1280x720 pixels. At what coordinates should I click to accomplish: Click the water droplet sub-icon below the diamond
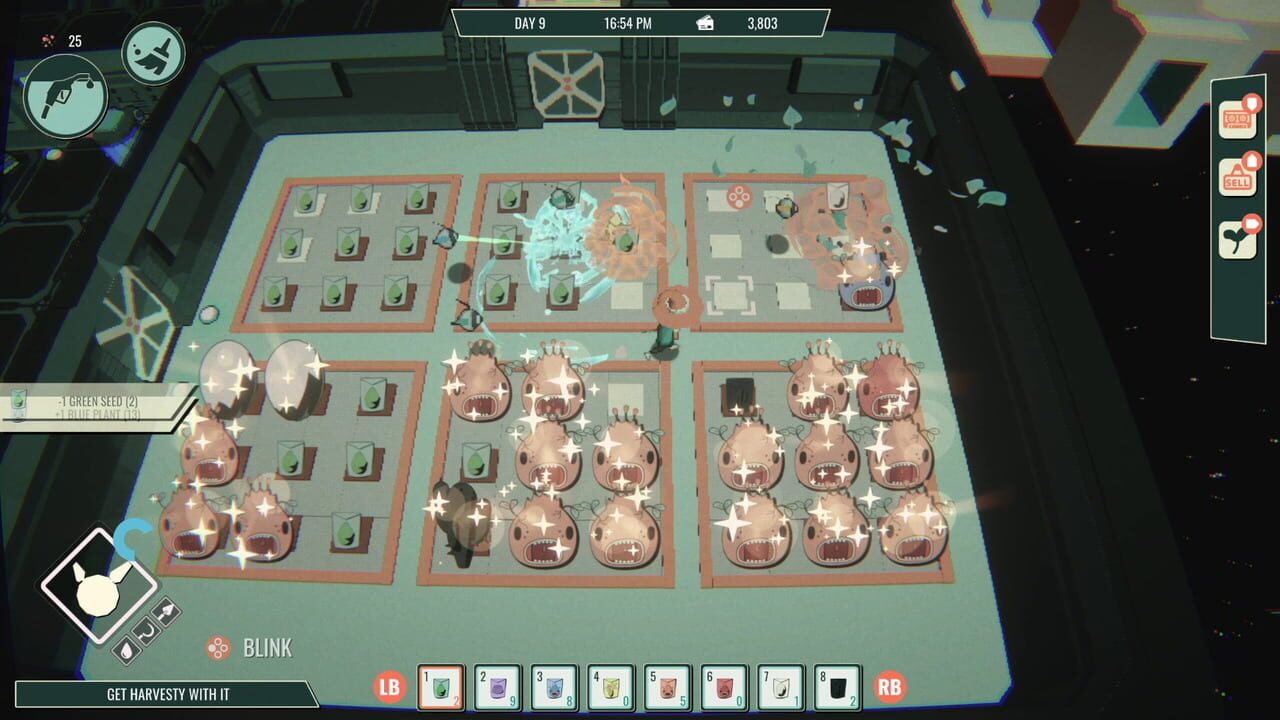pos(127,650)
